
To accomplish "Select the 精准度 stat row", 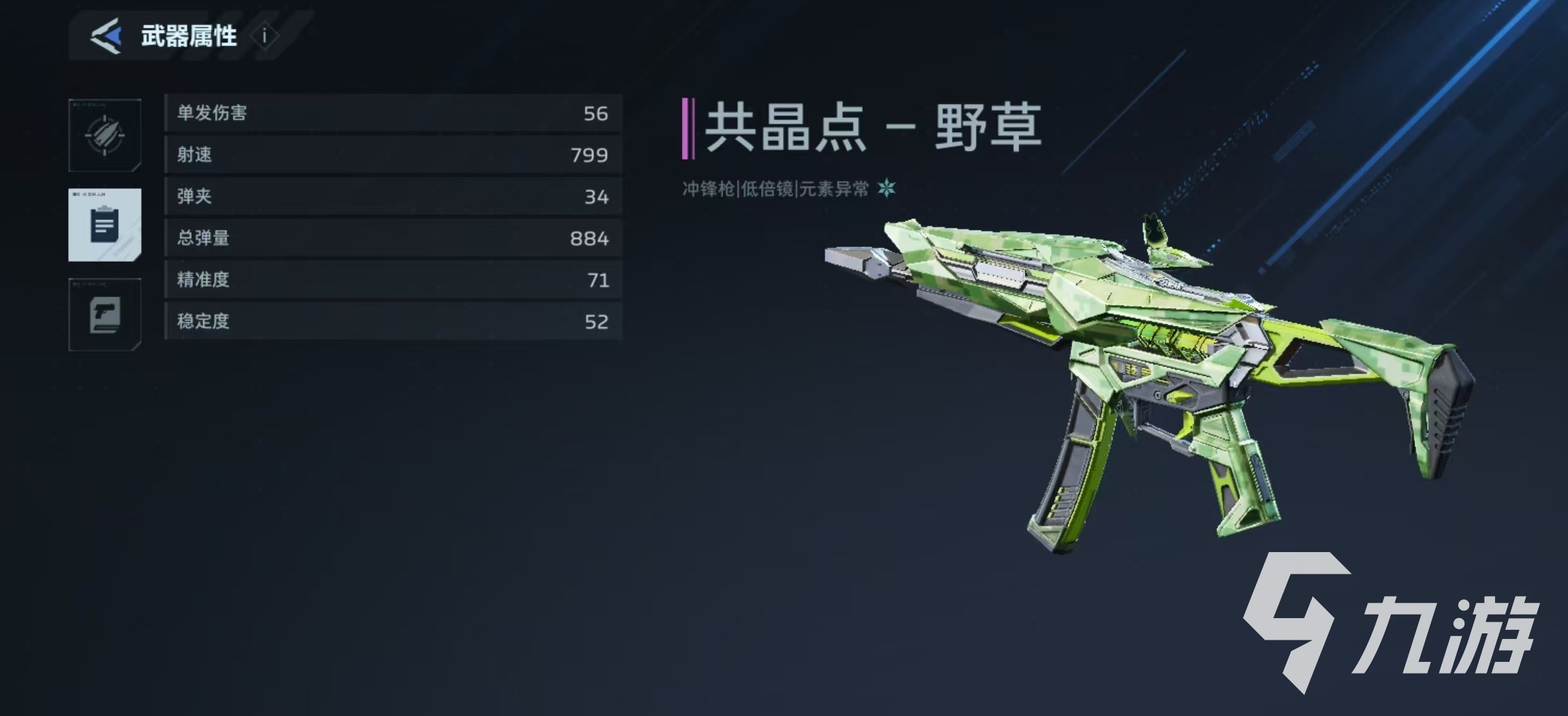I will click(x=393, y=280).
